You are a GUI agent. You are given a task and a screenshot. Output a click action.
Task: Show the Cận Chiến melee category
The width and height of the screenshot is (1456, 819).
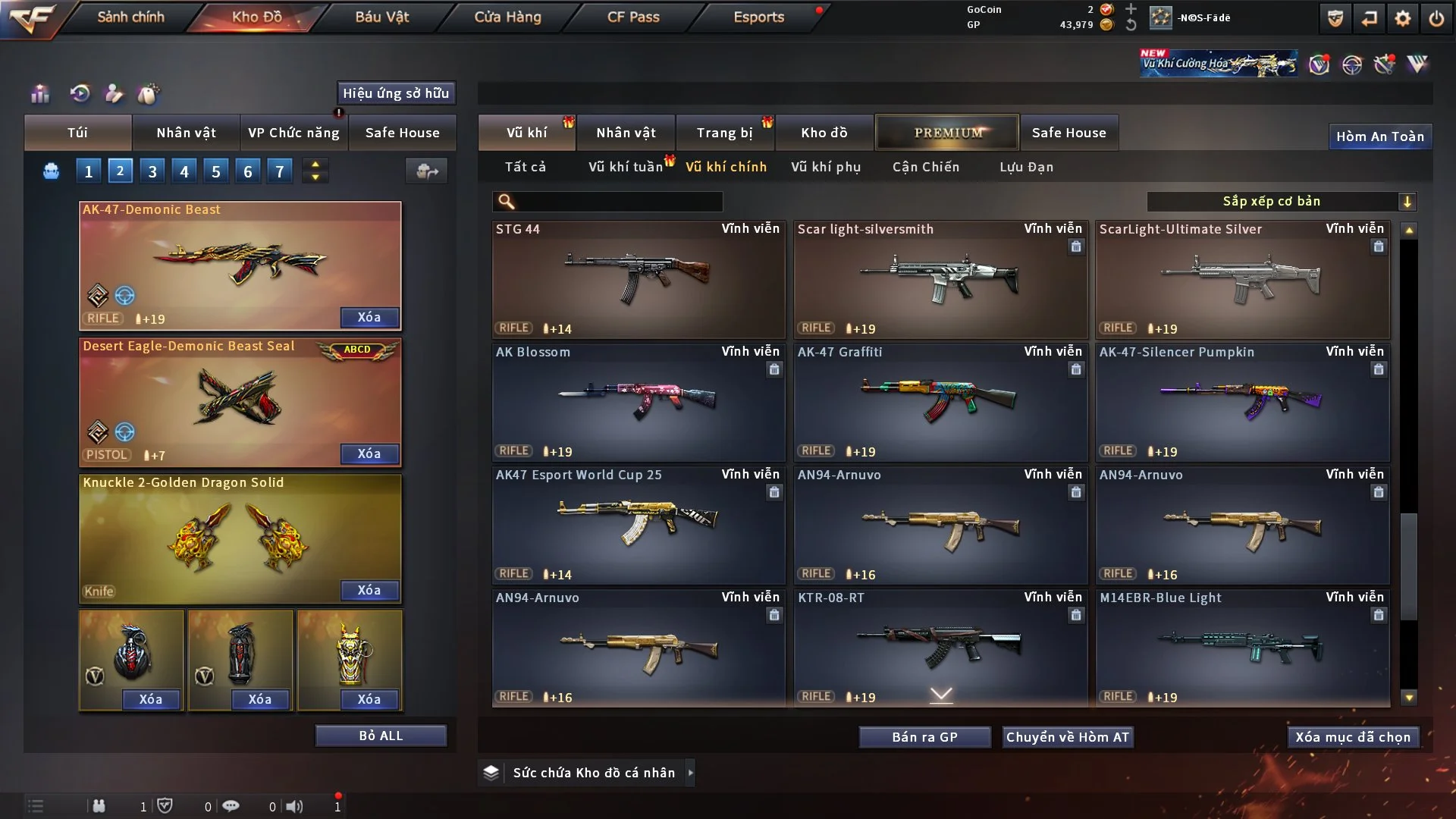click(926, 167)
